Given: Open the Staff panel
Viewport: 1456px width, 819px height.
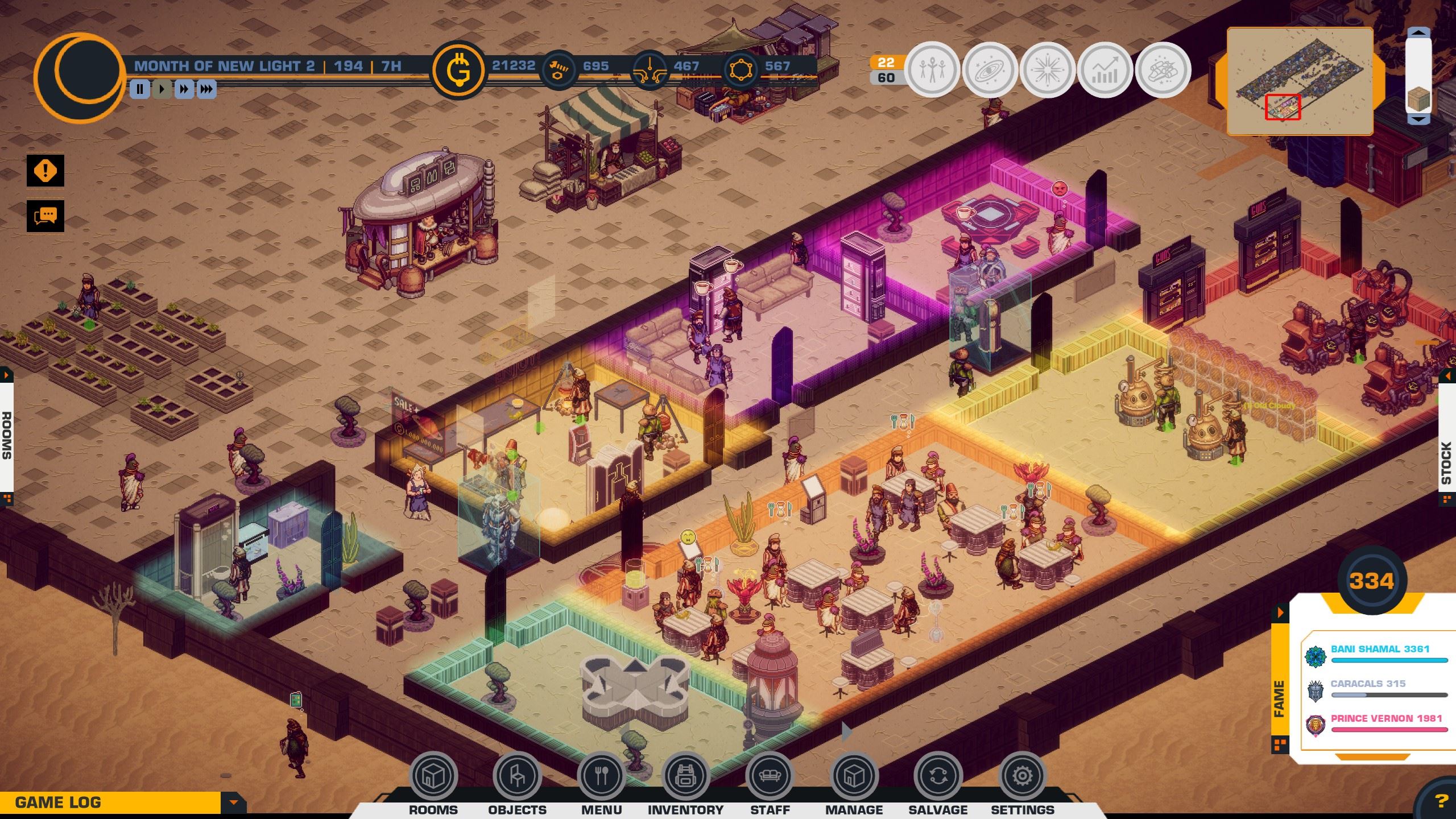Looking at the screenshot, I should tap(770, 776).
